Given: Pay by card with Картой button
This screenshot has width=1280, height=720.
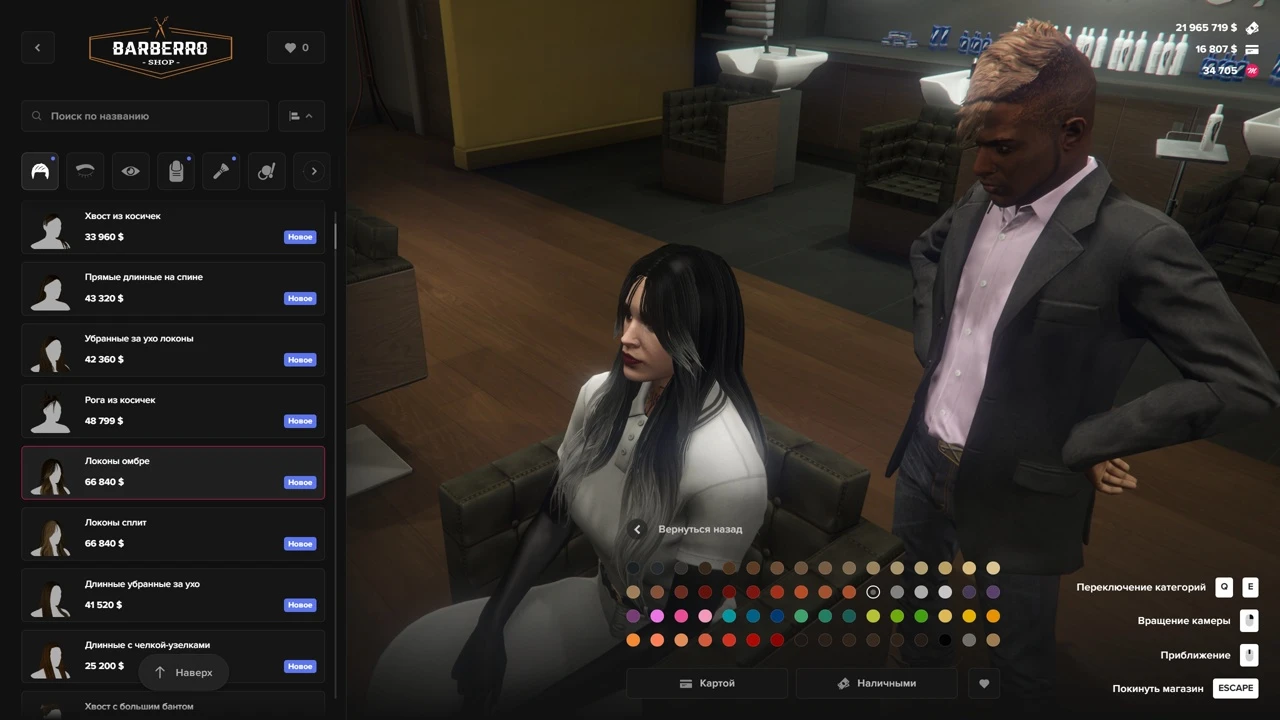Looking at the screenshot, I should pyautogui.click(x=707, y=684).
